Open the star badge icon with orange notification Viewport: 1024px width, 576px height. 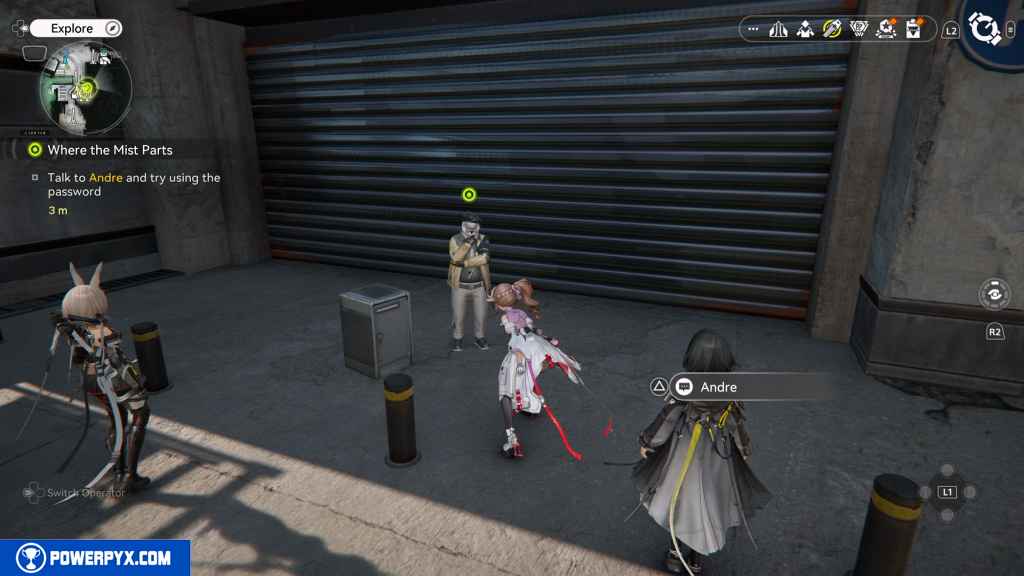pos(886,29)
